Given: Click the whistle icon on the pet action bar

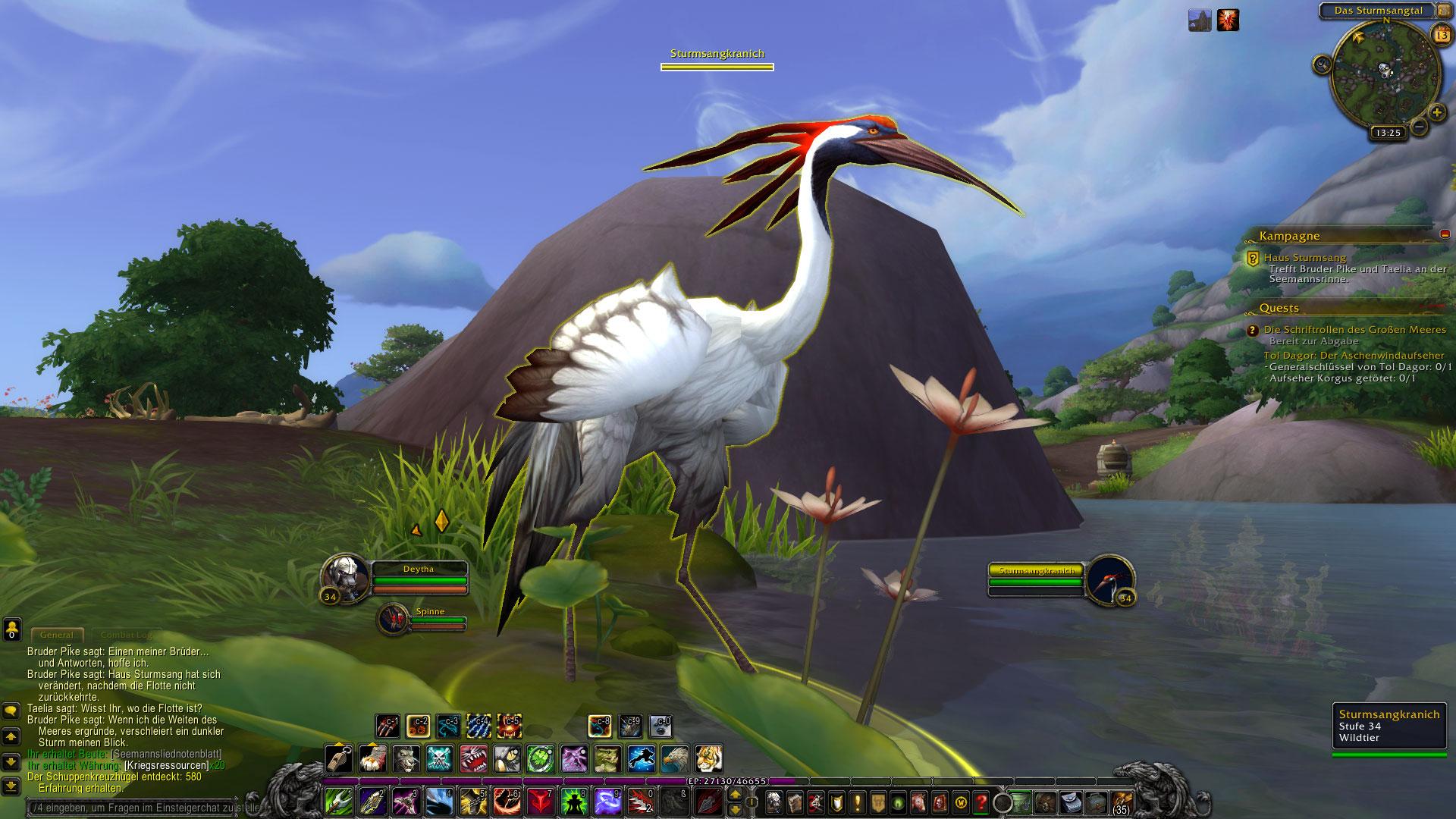Looking at the screenshot, I should (338, 759).
